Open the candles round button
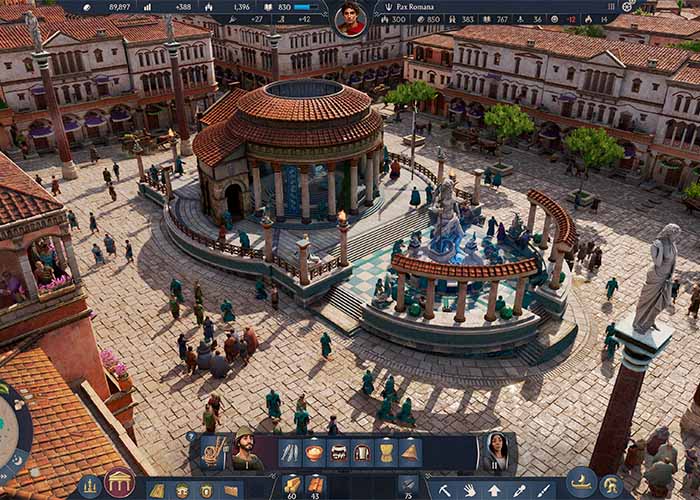The width and height of the screenshot is (700, 500). point(88,487)
